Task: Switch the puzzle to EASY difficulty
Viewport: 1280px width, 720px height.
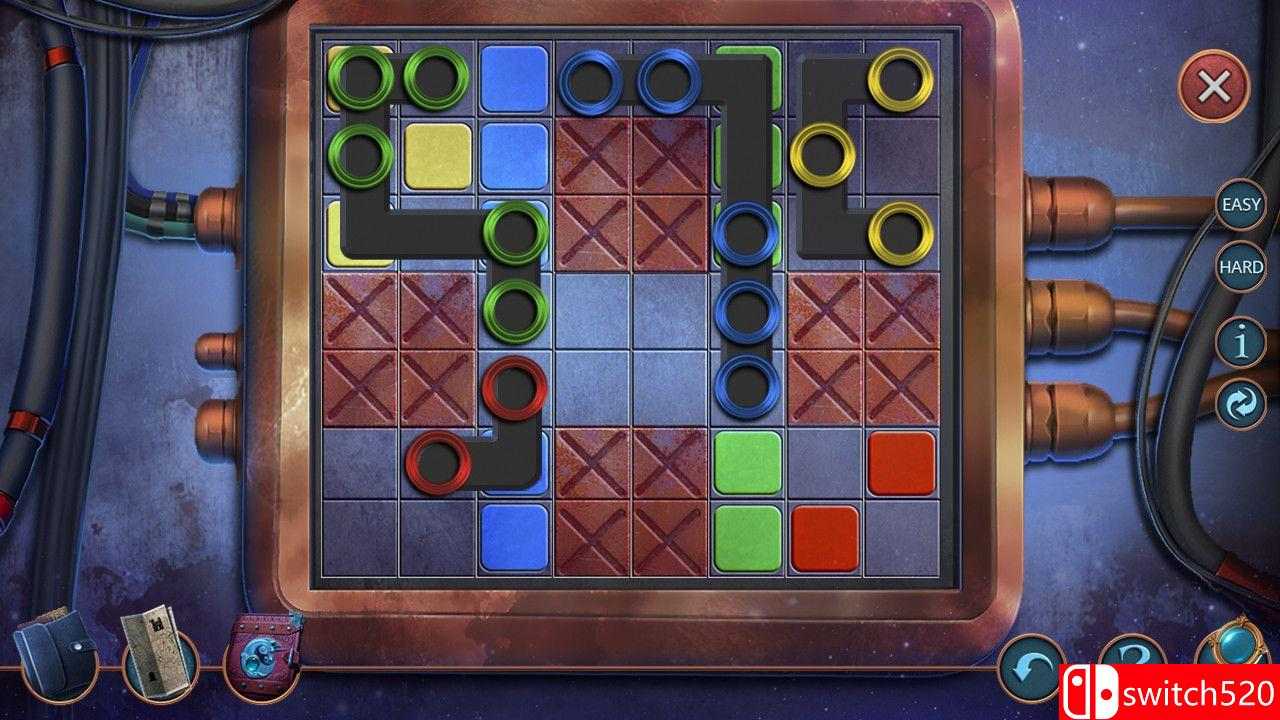Action: 1240,207
